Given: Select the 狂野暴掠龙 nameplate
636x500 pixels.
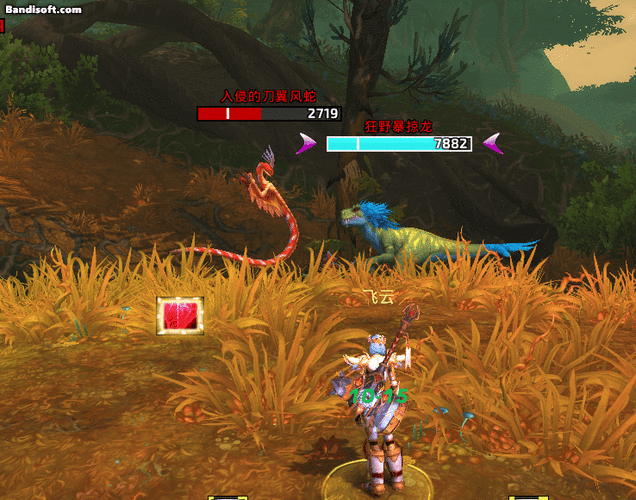Looking at the screenshot, I should [x=398, y=144].
